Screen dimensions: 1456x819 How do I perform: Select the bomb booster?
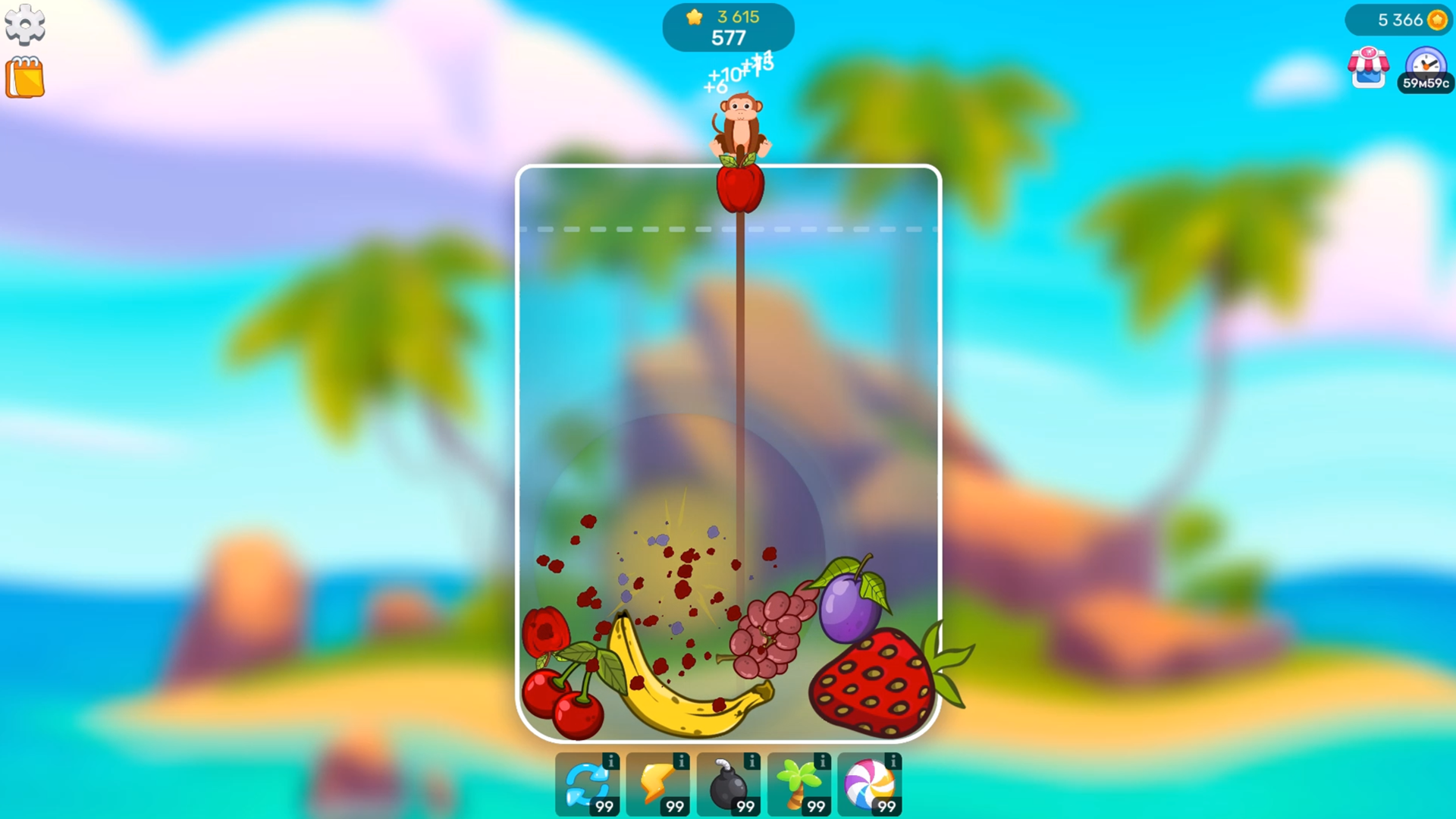728,783
